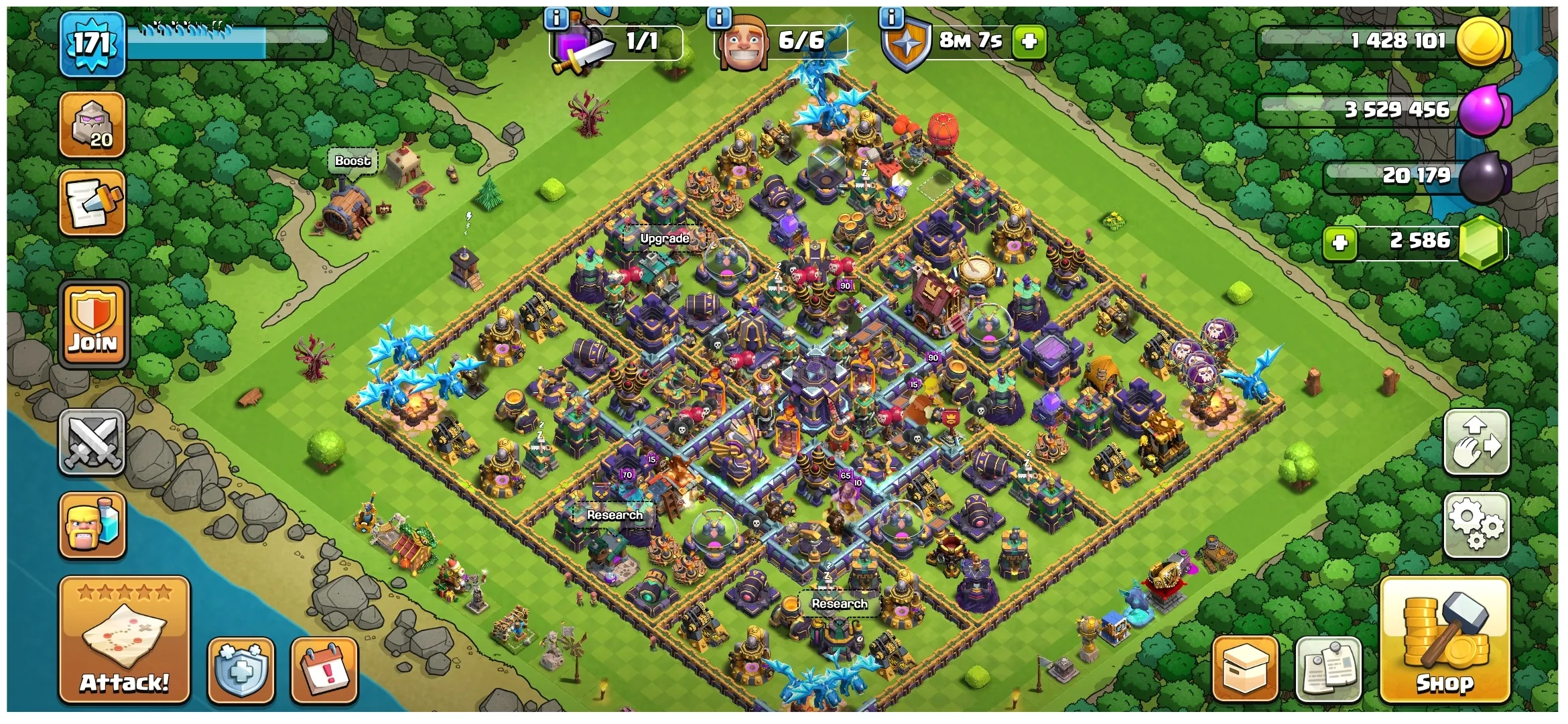Open the village layout editor hand icon

pos(1477,443)
